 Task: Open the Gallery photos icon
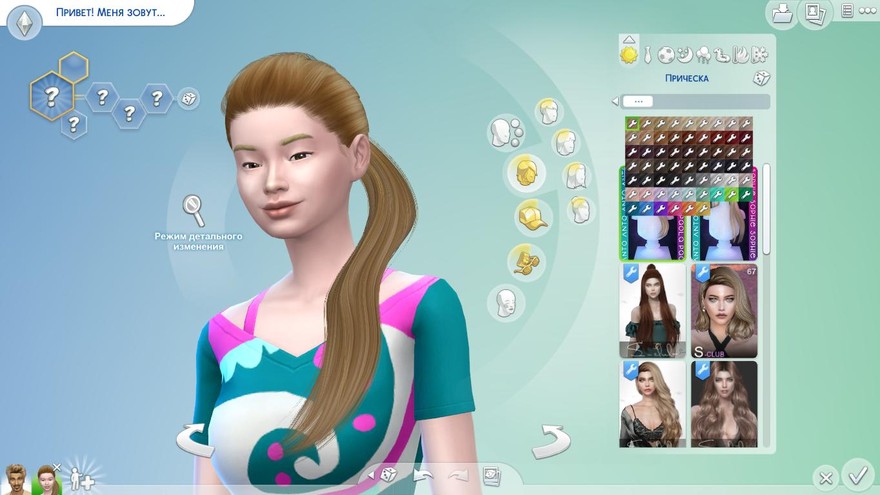tap(815, 13)
